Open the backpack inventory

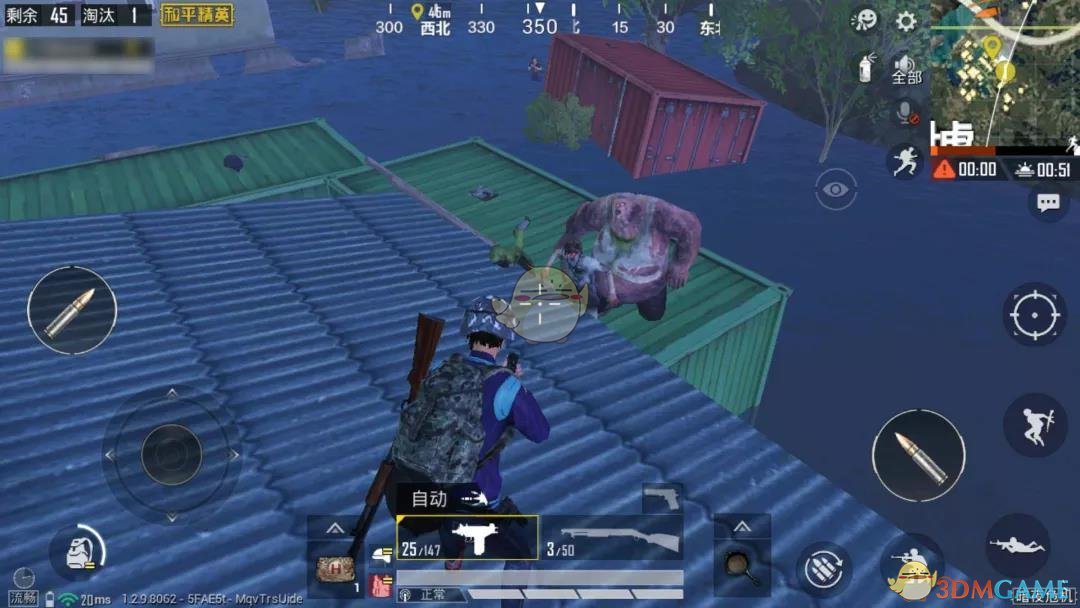(x=76, y=552)
